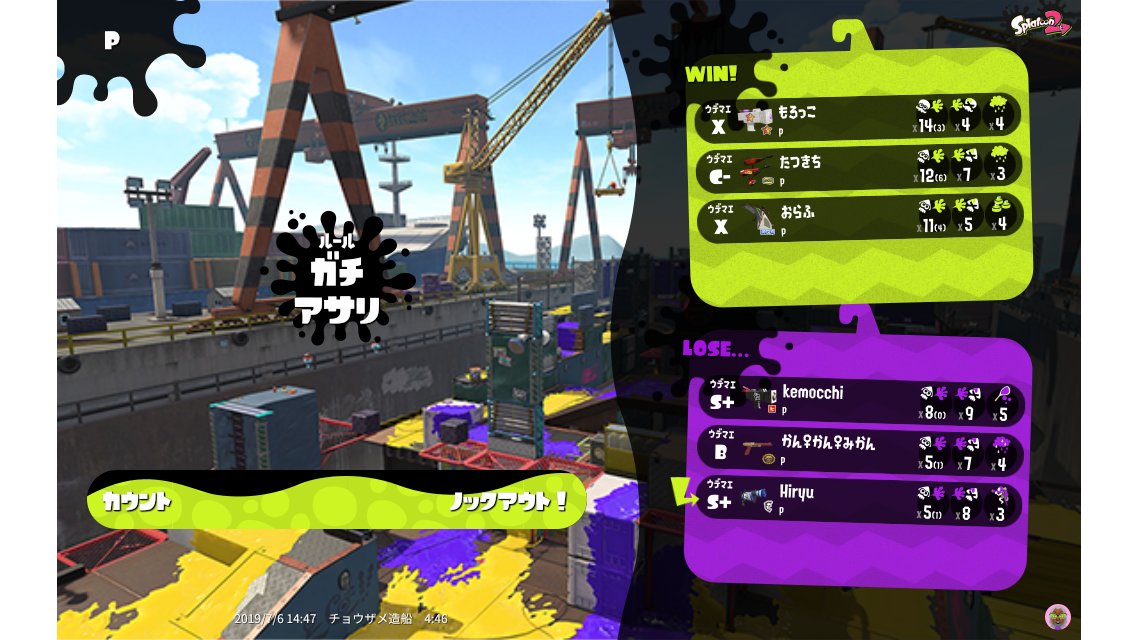Select the もろっこ player row
Image resolution: width=1138 pixels, height=640 pixels.
860,115
